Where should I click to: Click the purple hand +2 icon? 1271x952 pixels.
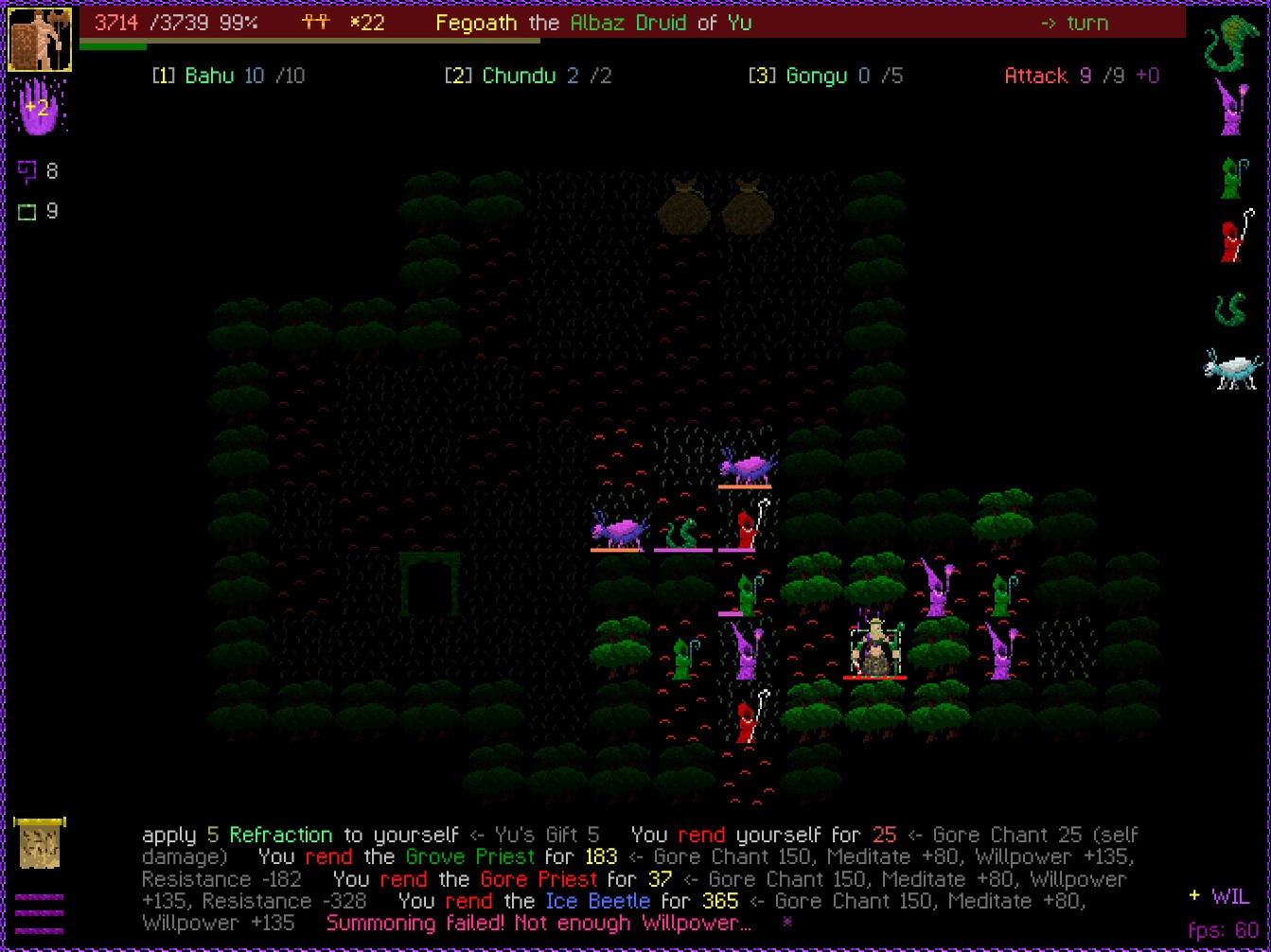(38, 107)
